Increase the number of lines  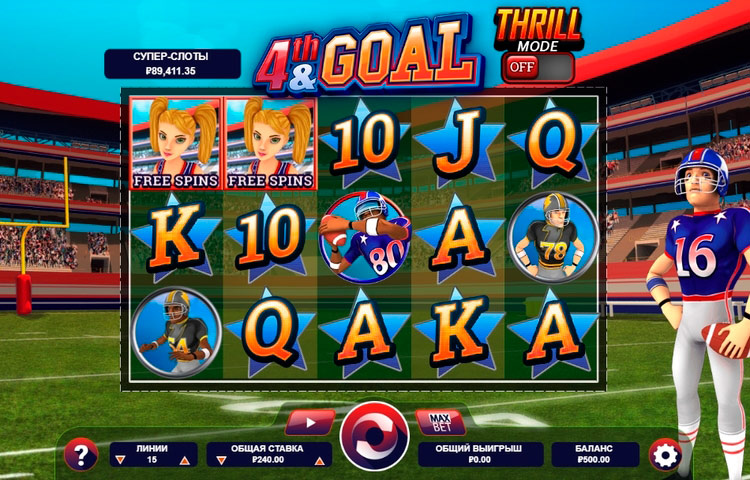[184, 460]
